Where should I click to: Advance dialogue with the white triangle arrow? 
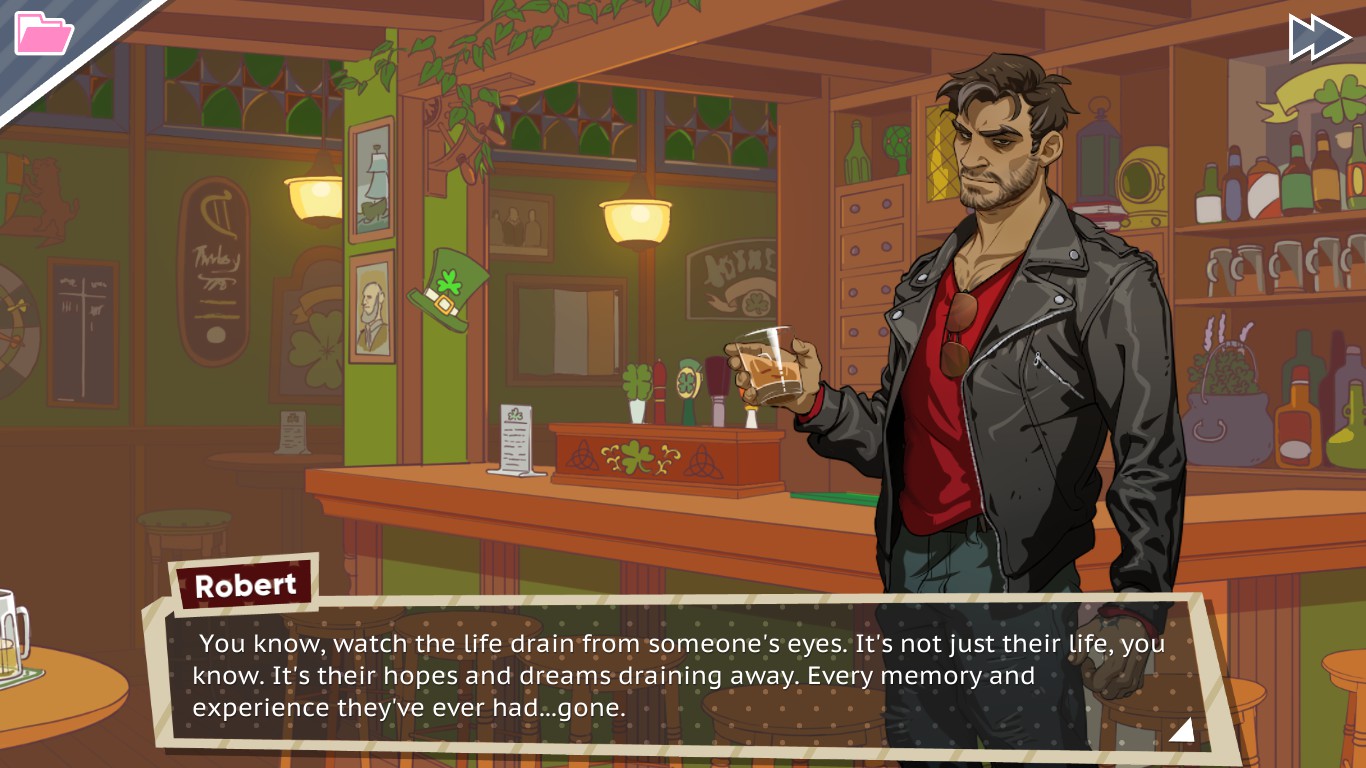1182,730
